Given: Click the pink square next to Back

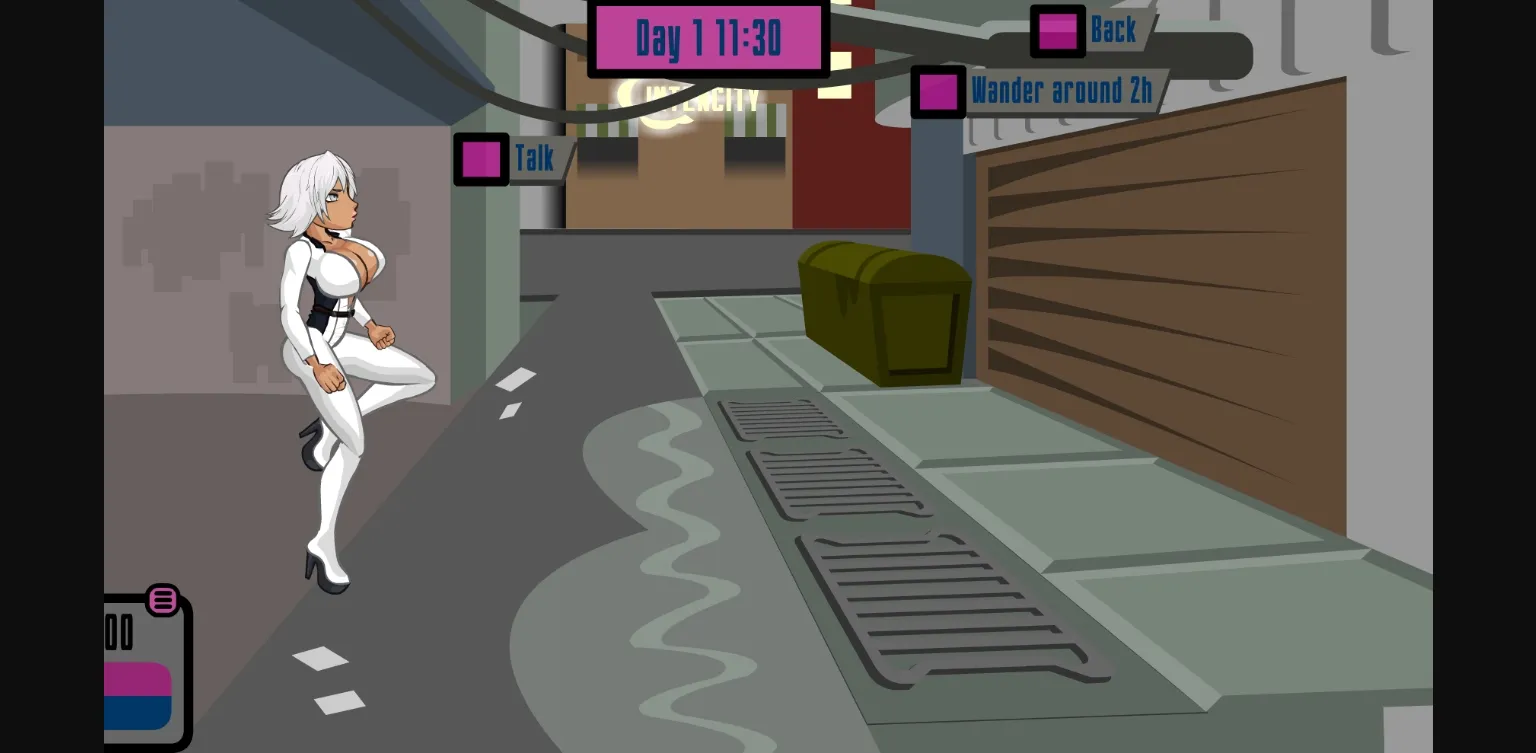Looking at the screenshot, I should pyautogui.click(x=1057, y=31).
